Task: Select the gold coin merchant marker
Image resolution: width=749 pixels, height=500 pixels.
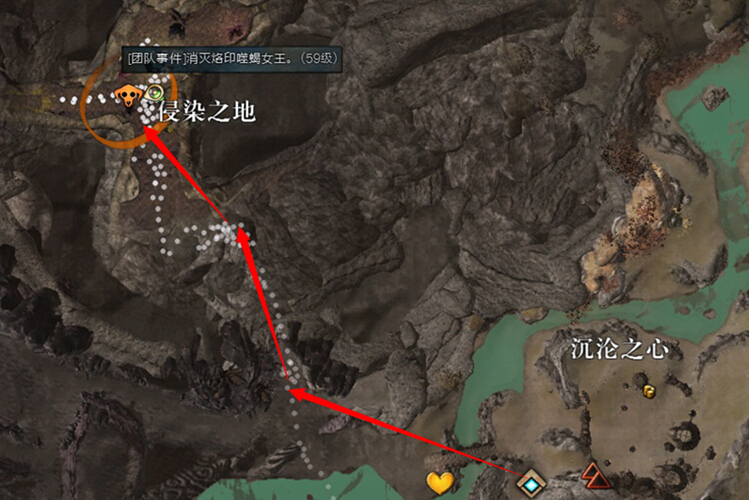Action: [x=649, y=390]
